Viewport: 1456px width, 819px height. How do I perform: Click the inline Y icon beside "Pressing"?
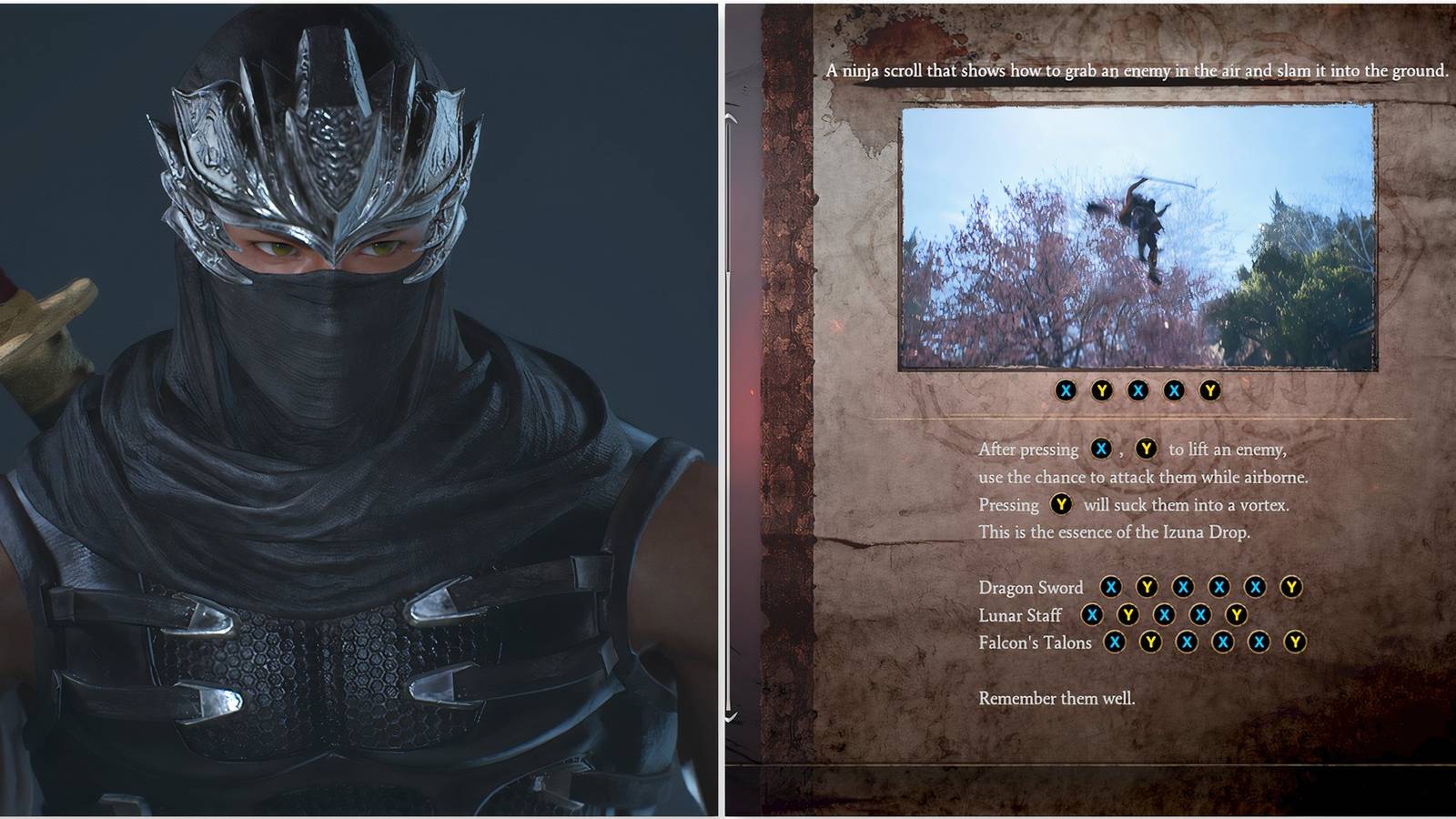coord(1061,504)
